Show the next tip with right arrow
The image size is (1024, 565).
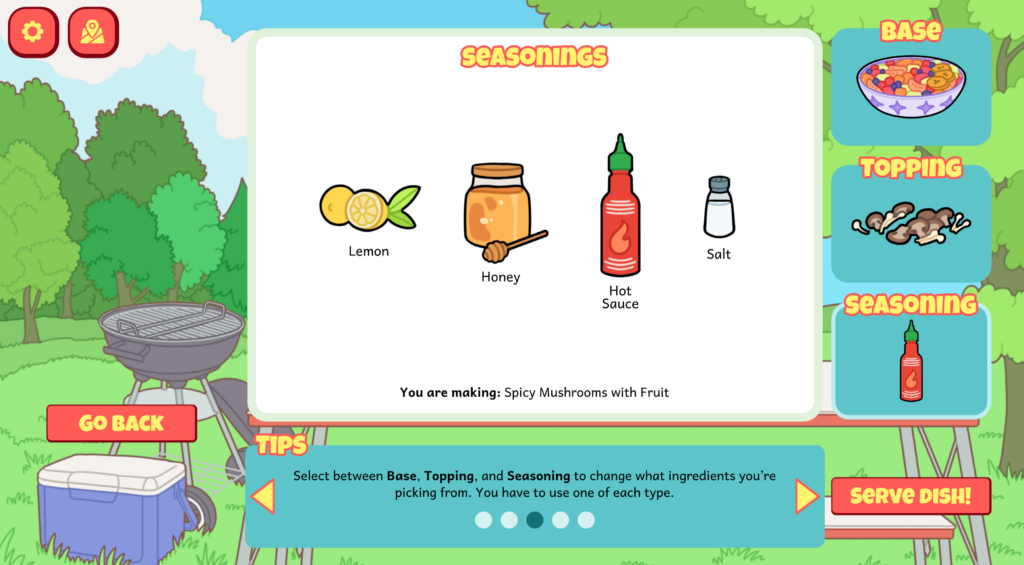pos(806,496)
